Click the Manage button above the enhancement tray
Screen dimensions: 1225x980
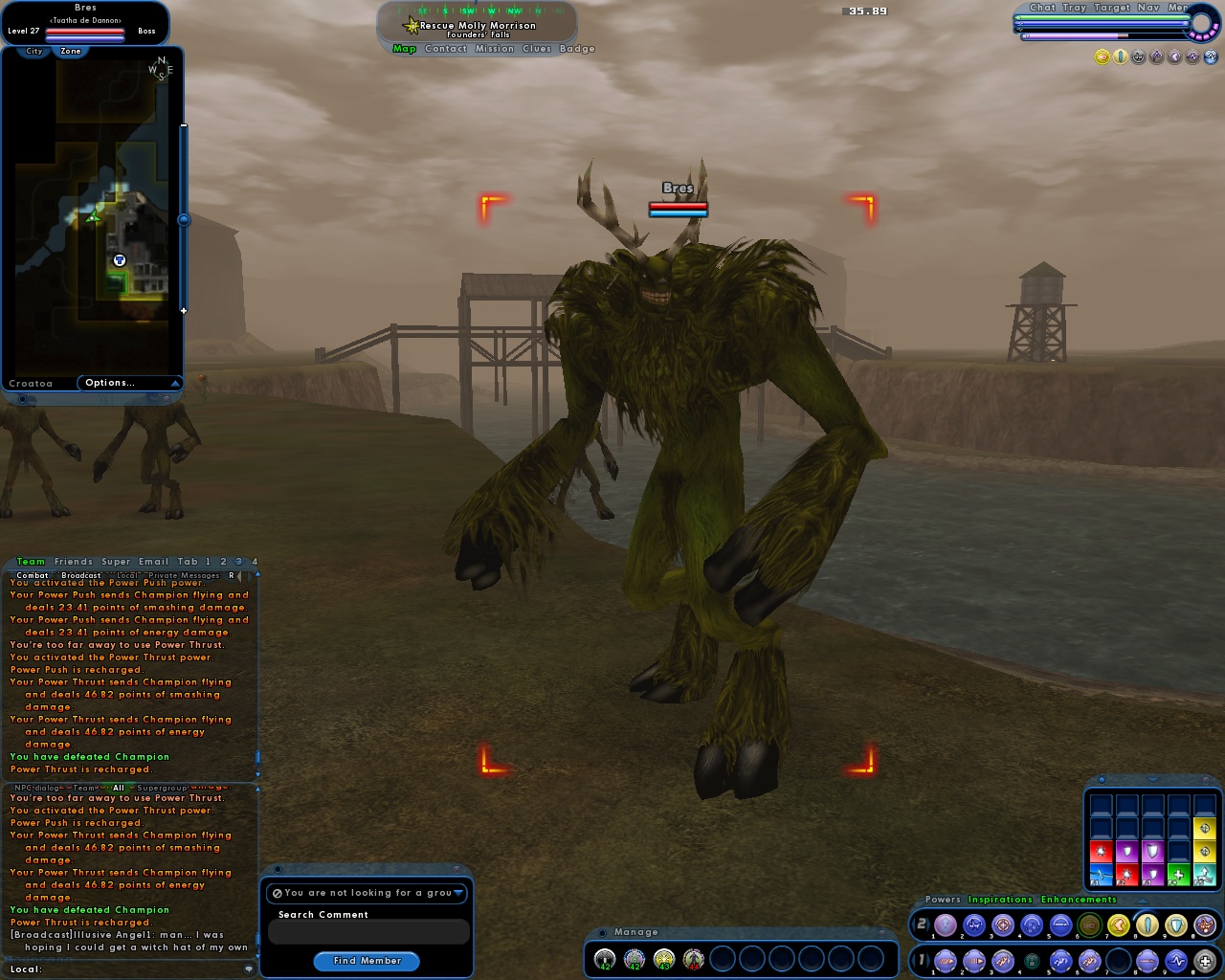(x=635, y=931)
